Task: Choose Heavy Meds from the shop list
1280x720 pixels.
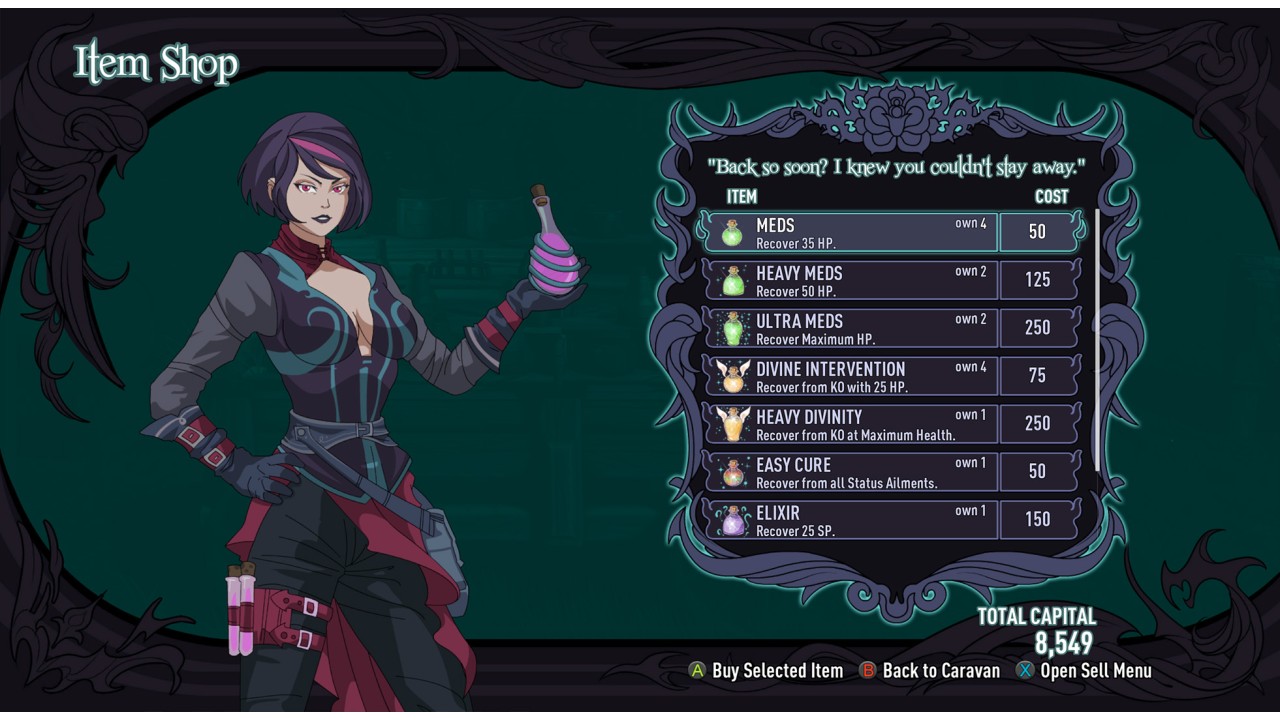Action: (852, 280)
